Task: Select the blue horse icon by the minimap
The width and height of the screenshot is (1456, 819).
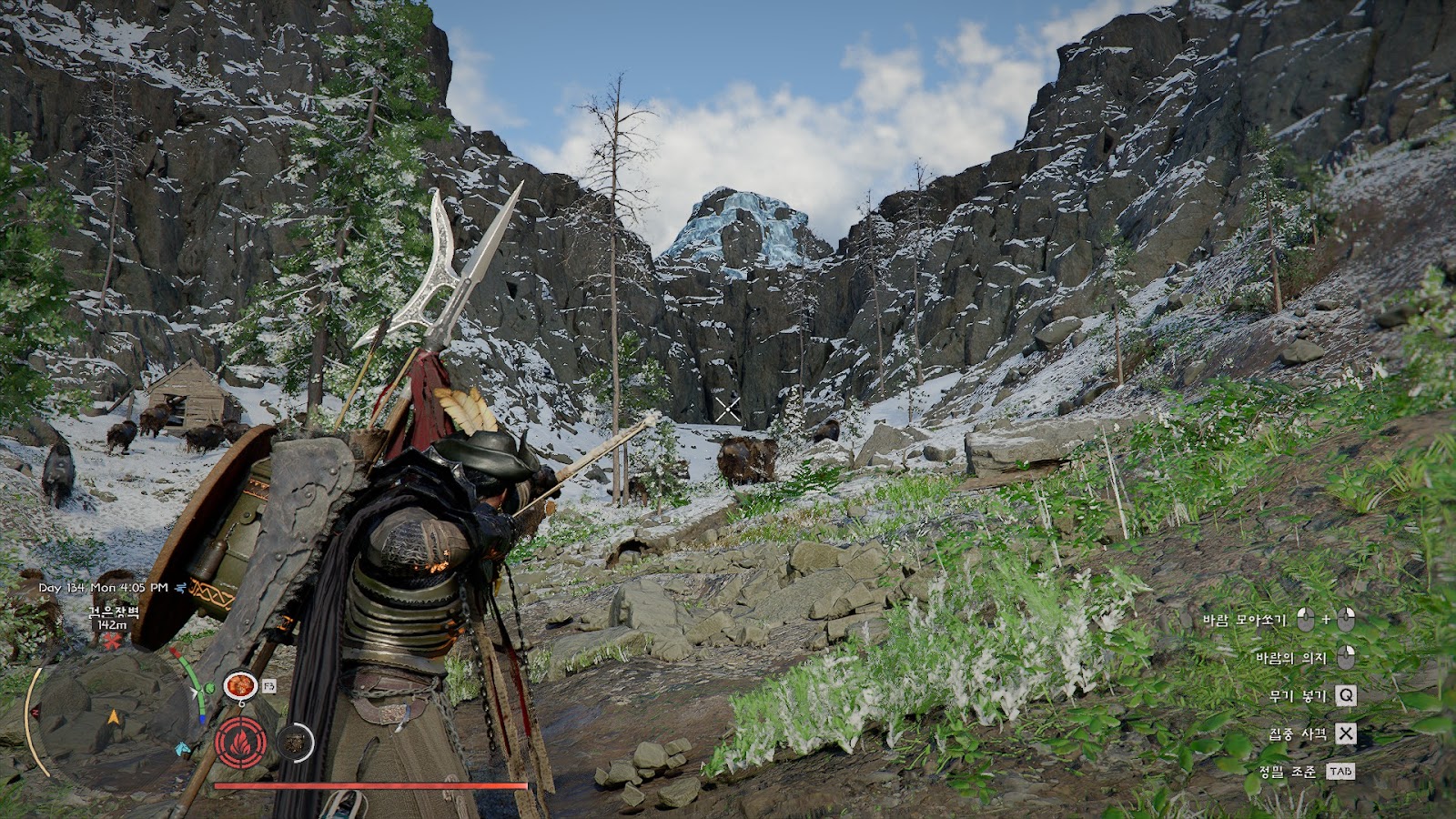Action: coord(183,748)
